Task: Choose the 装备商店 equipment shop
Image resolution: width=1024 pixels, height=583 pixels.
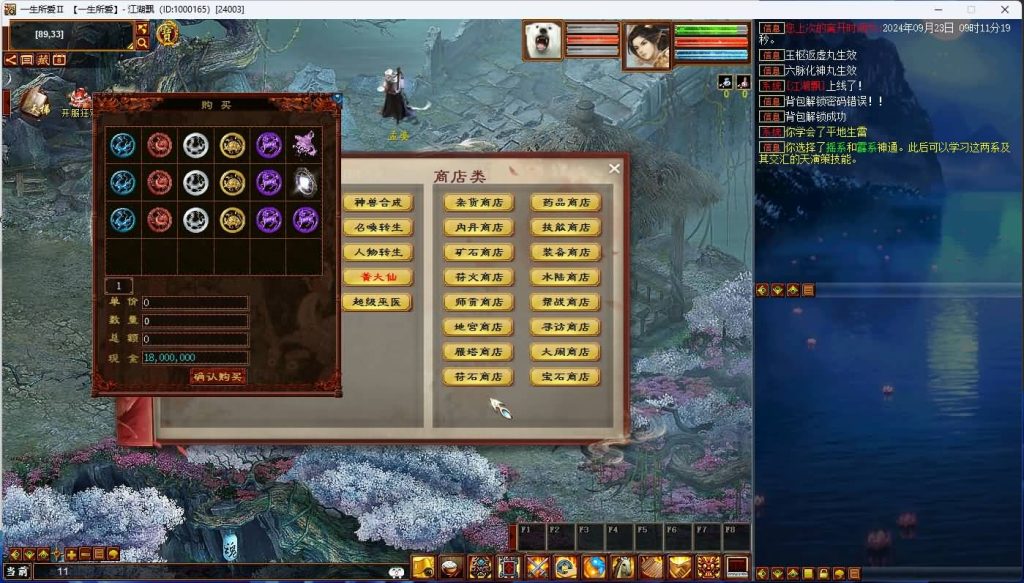Action: pyautogui.click(x=565, y=253)
